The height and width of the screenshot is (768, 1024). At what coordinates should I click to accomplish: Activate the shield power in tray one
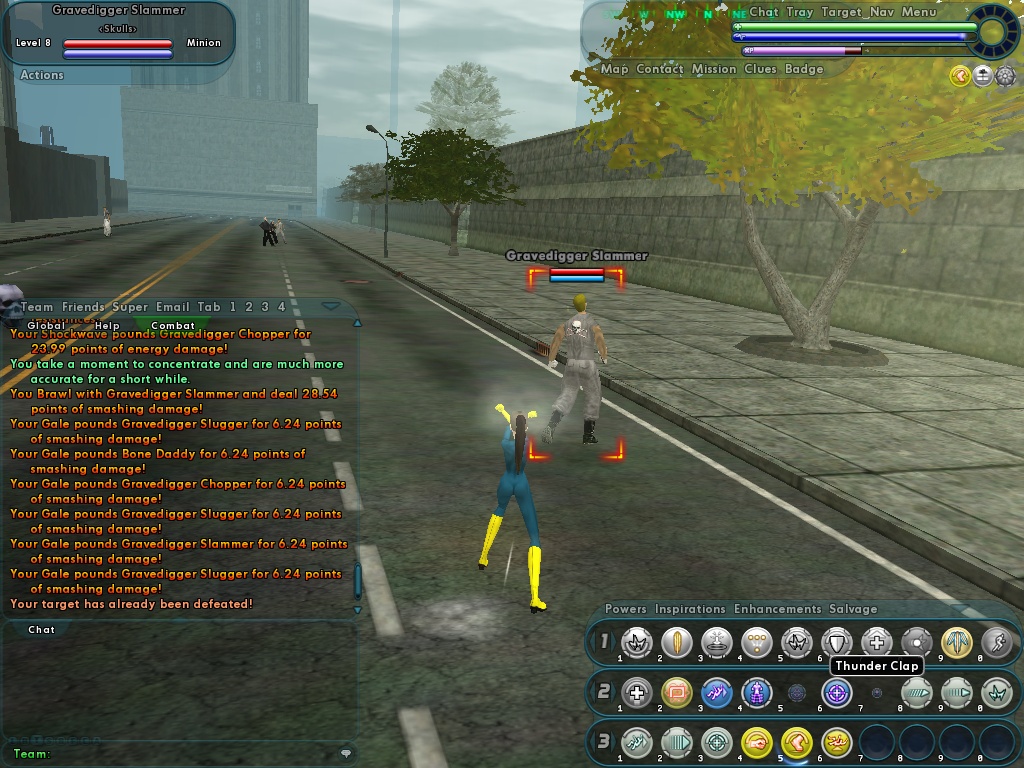click(837, 642)
